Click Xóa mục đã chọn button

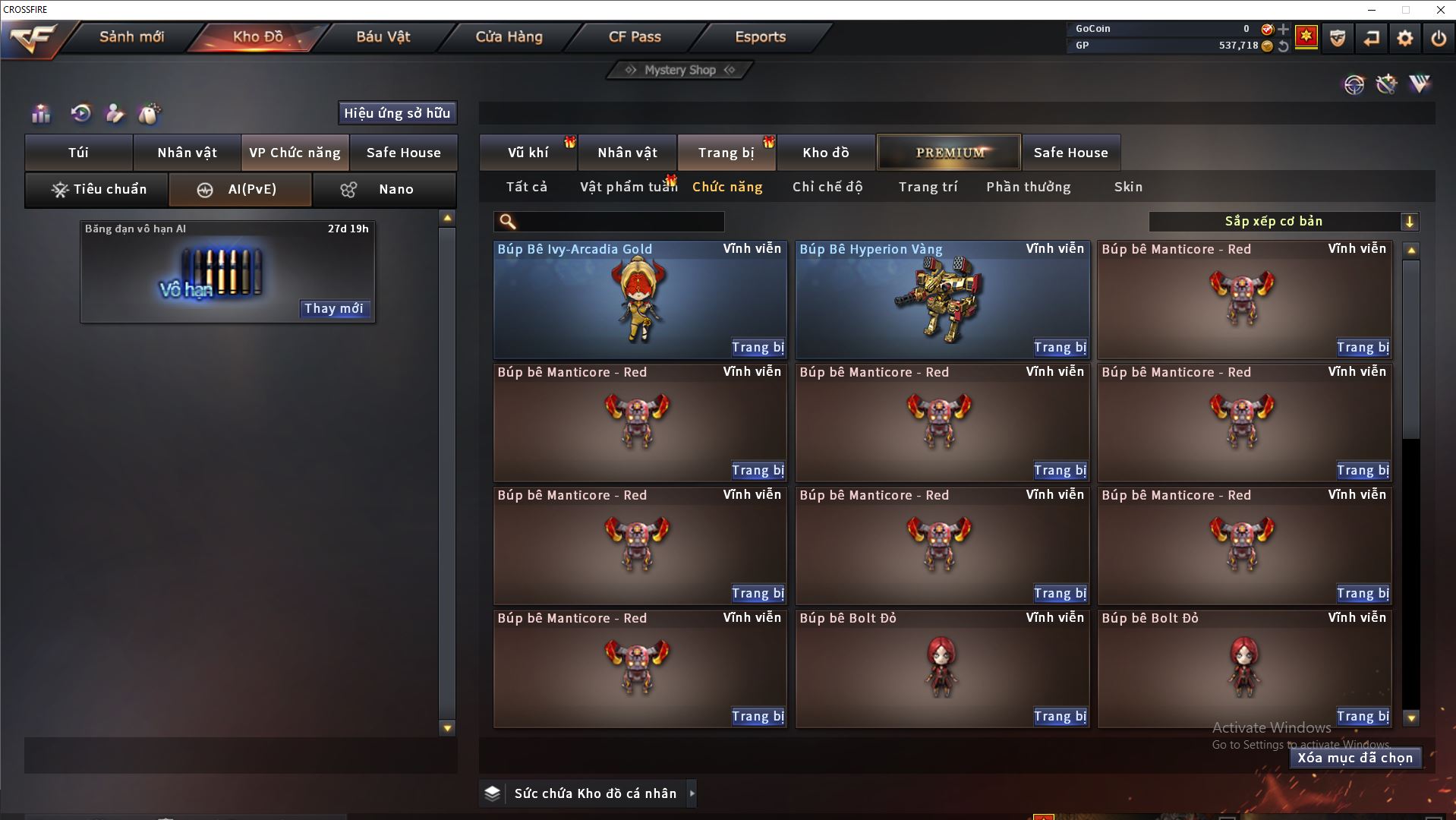click(x=1355, y=758)
